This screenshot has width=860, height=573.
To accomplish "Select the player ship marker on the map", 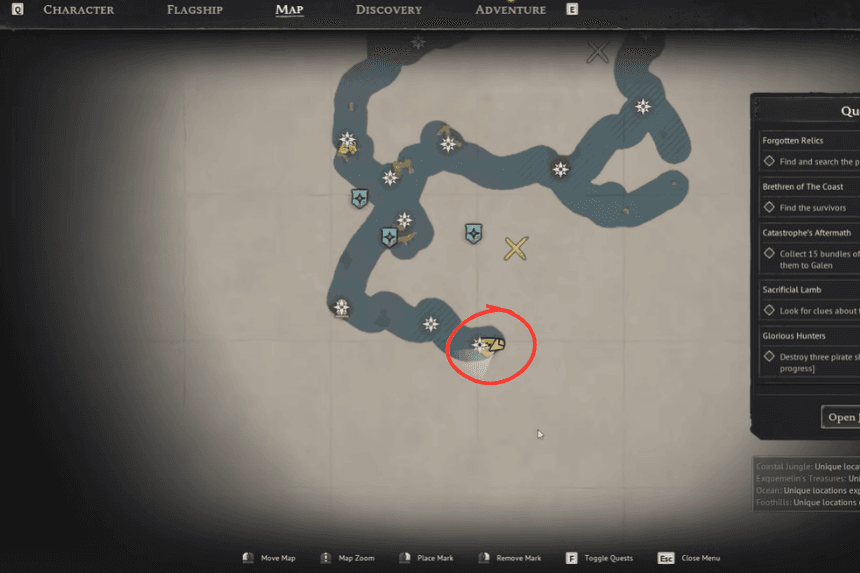I will 493,345.
